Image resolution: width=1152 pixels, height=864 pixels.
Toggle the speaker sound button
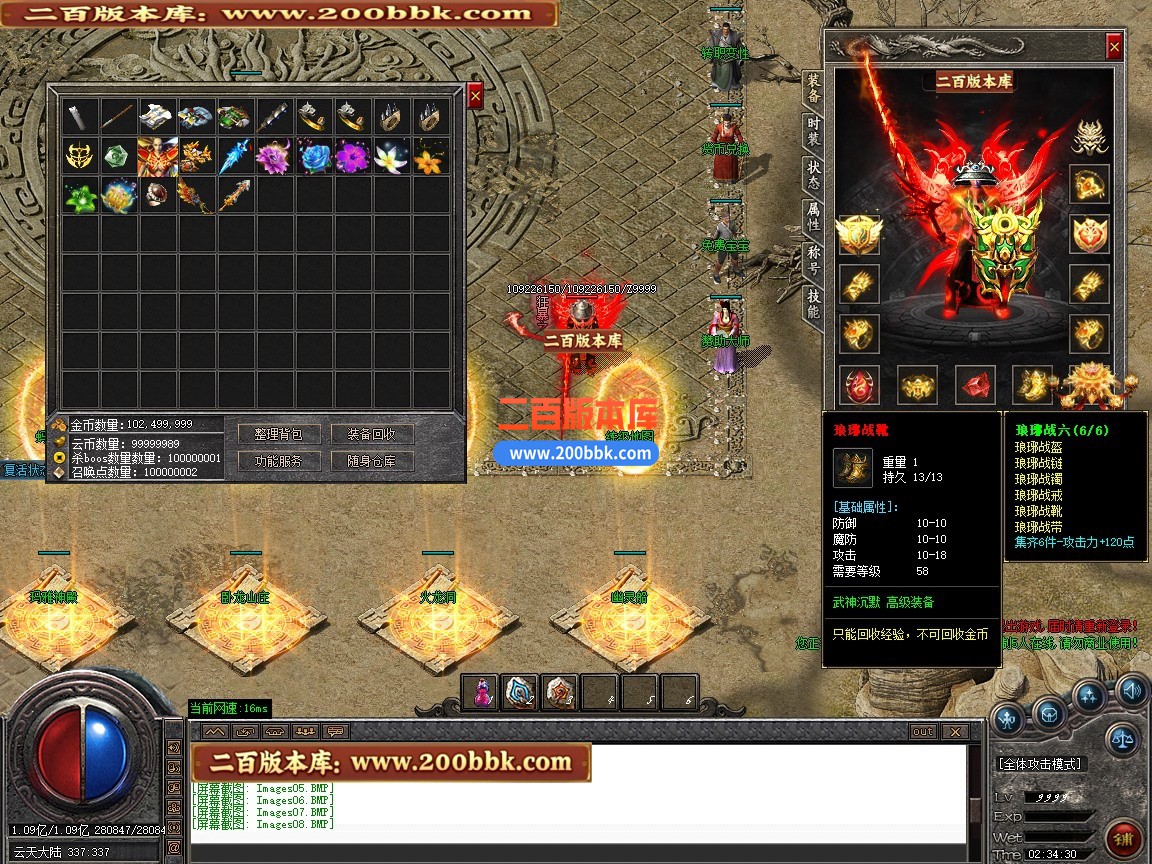pyautogui.click(x=1131, y=689)
